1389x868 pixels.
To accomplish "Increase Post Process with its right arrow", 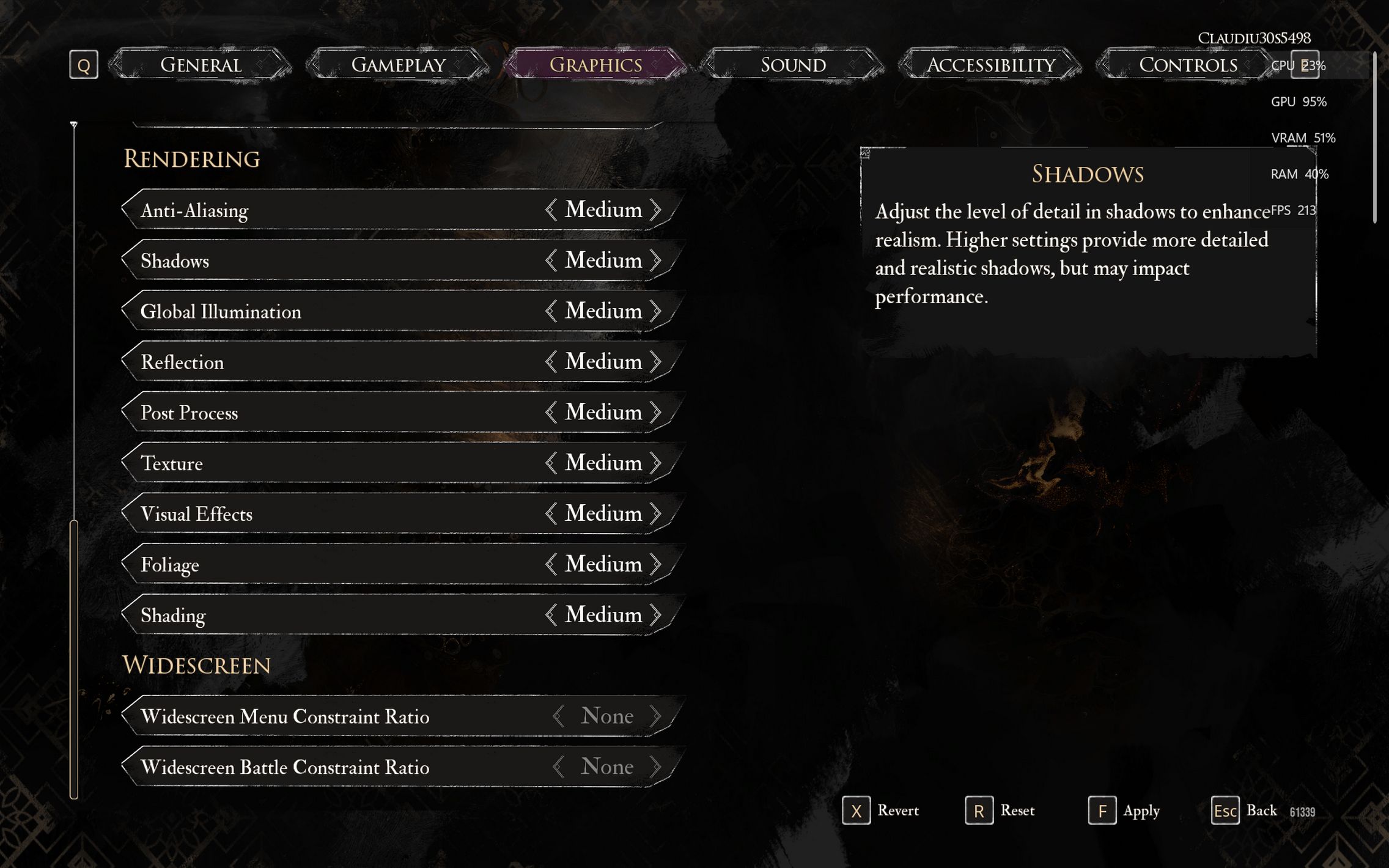I will click(x=656, y=413).
